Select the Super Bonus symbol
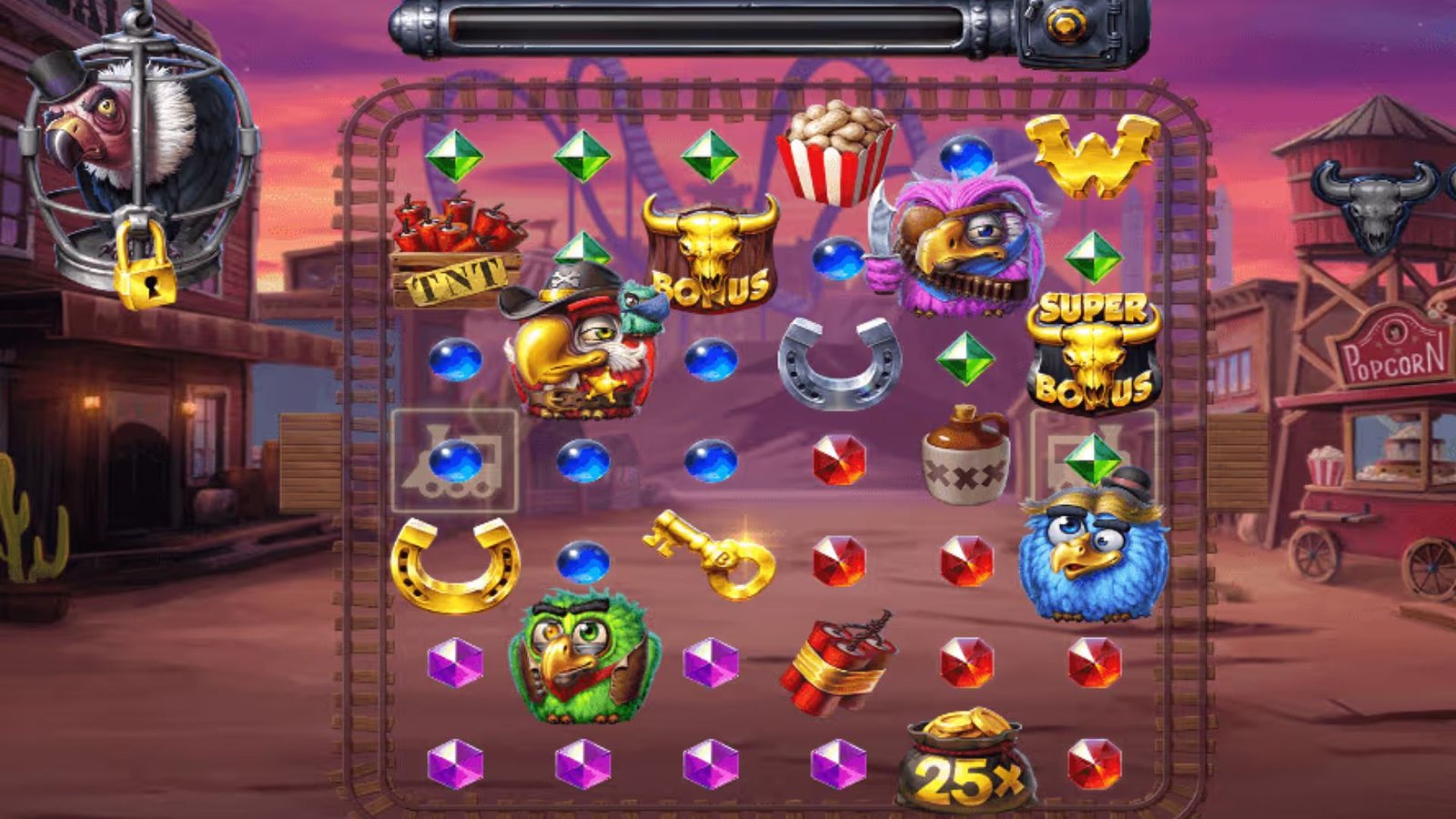 1093,355
